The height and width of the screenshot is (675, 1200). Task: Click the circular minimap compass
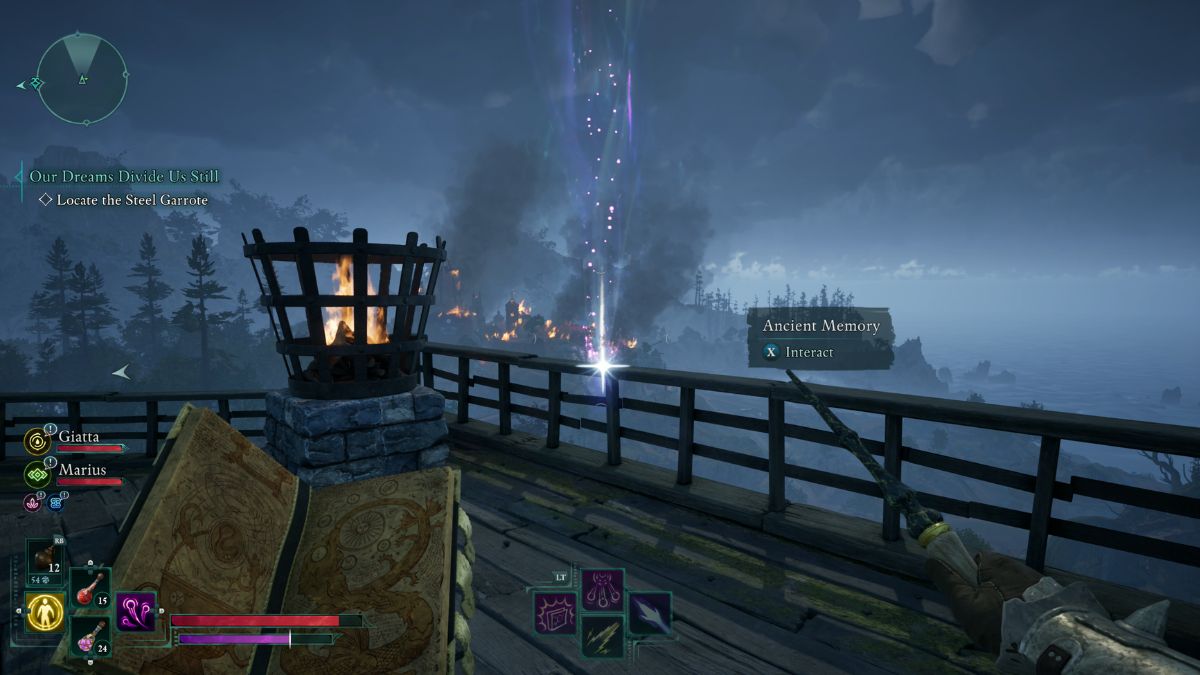point(82,78)
